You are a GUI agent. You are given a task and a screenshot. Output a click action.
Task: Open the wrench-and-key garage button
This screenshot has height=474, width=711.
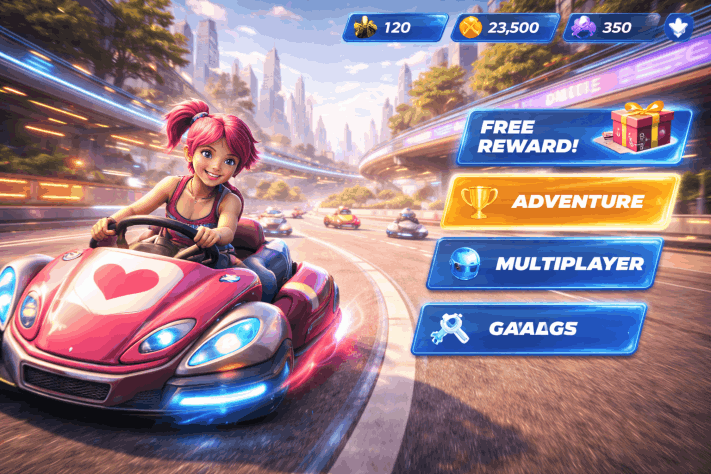tap(529, 328)
